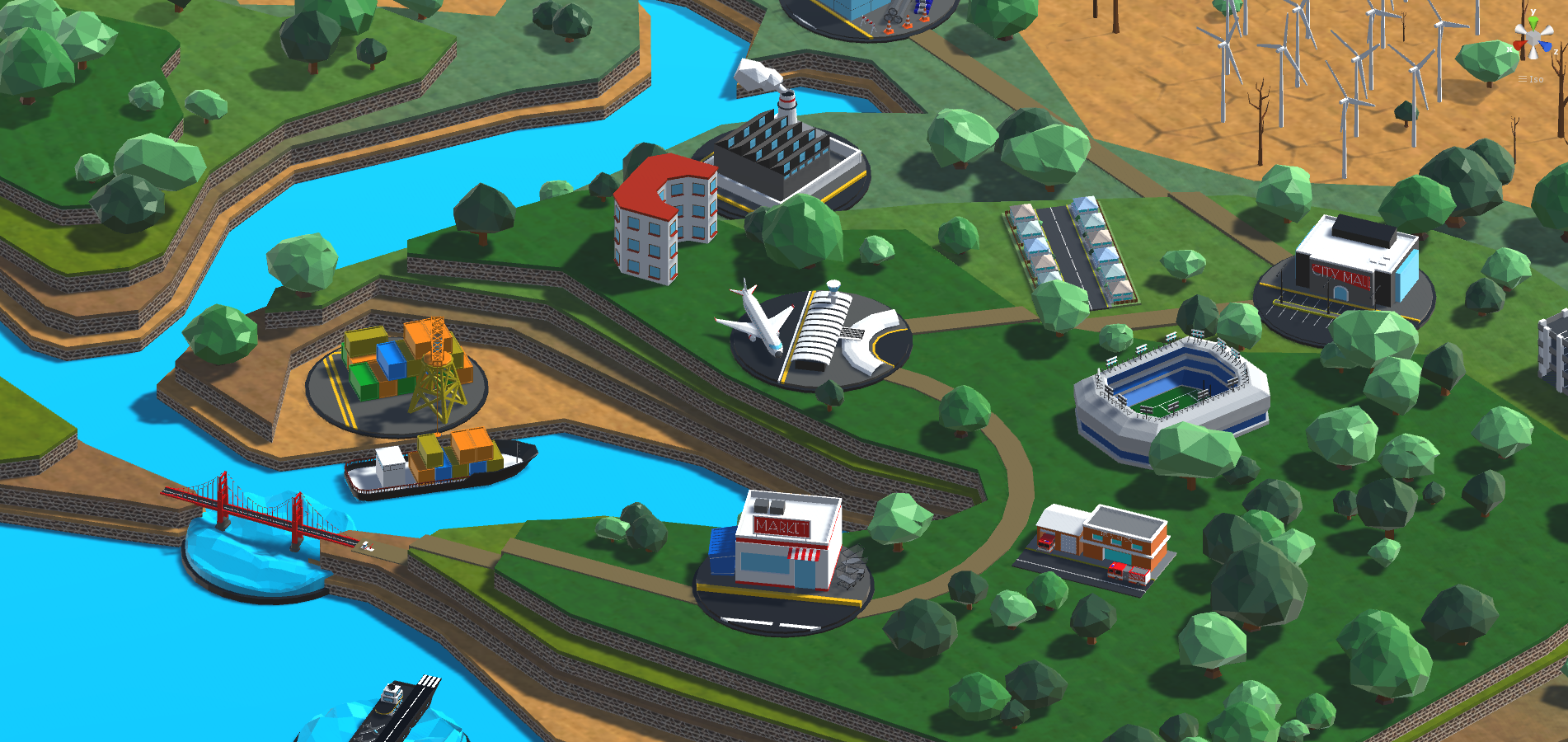Select the greenhouse farm rows tile
This screenshot has width=1568, height=742.
pyautogui.click(x=1072, y=256)
